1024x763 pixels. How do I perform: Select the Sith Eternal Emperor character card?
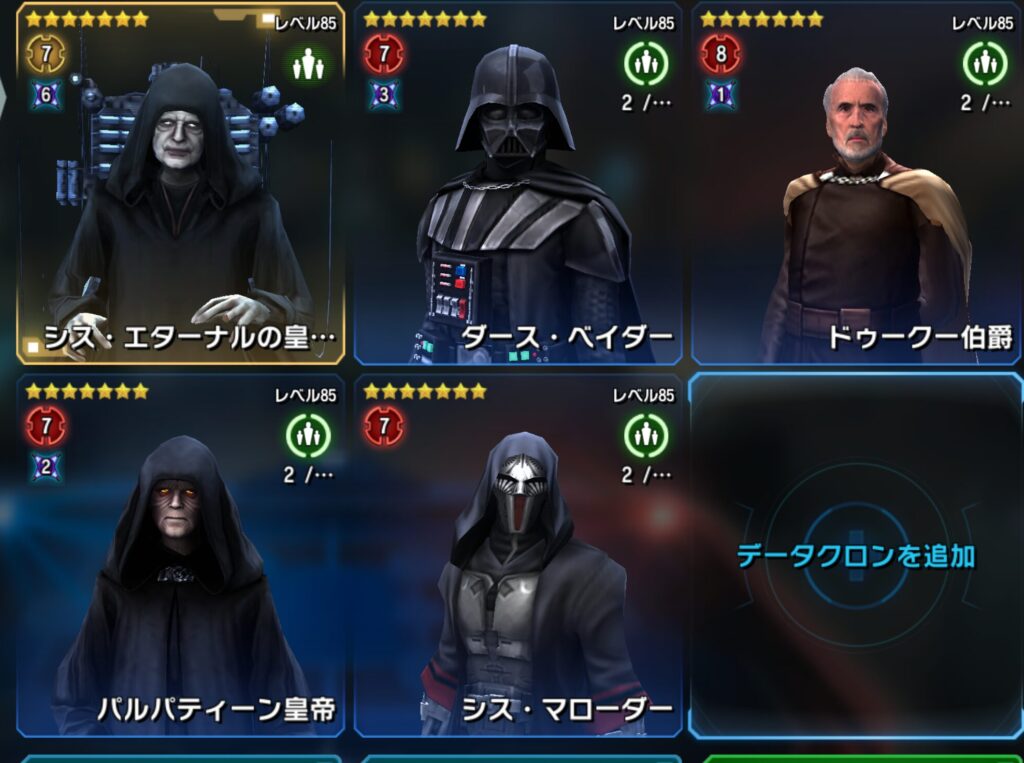(180, 190)
